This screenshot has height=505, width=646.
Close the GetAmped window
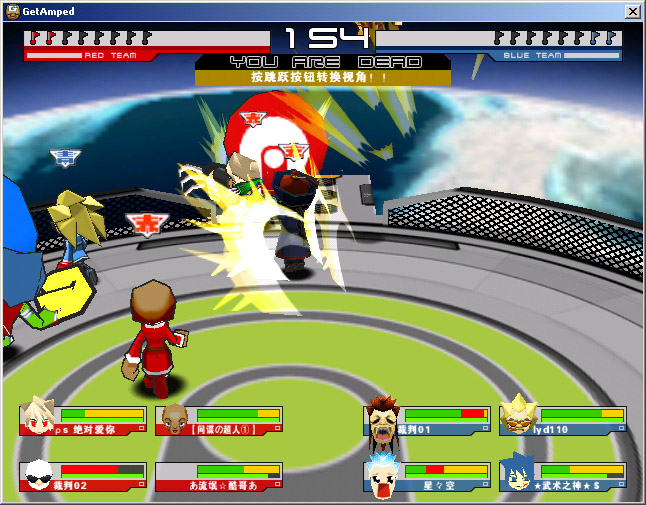click(x=632, y=11)
